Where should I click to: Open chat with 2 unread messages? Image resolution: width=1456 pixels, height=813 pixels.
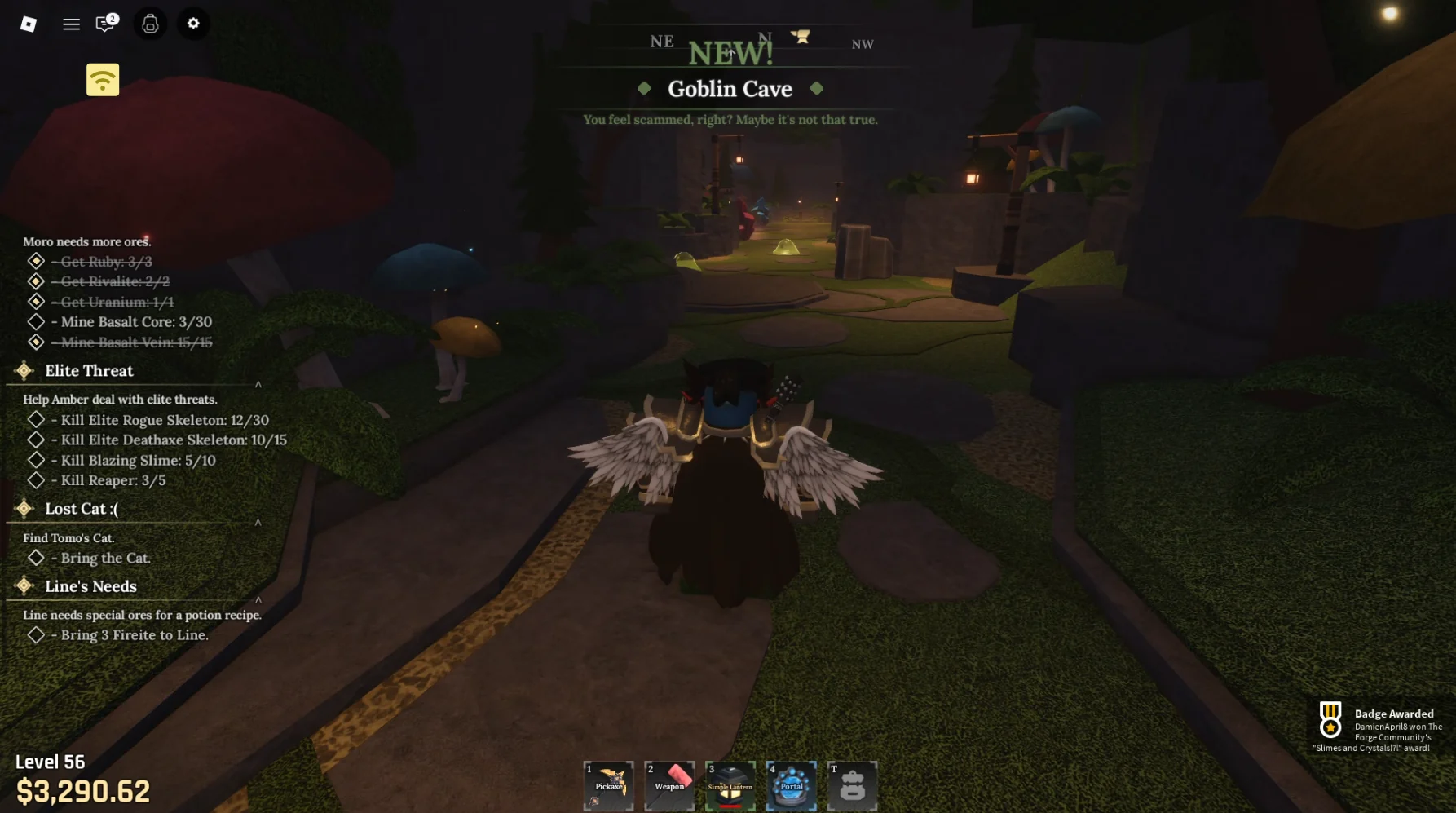click(x=103, y=24)
